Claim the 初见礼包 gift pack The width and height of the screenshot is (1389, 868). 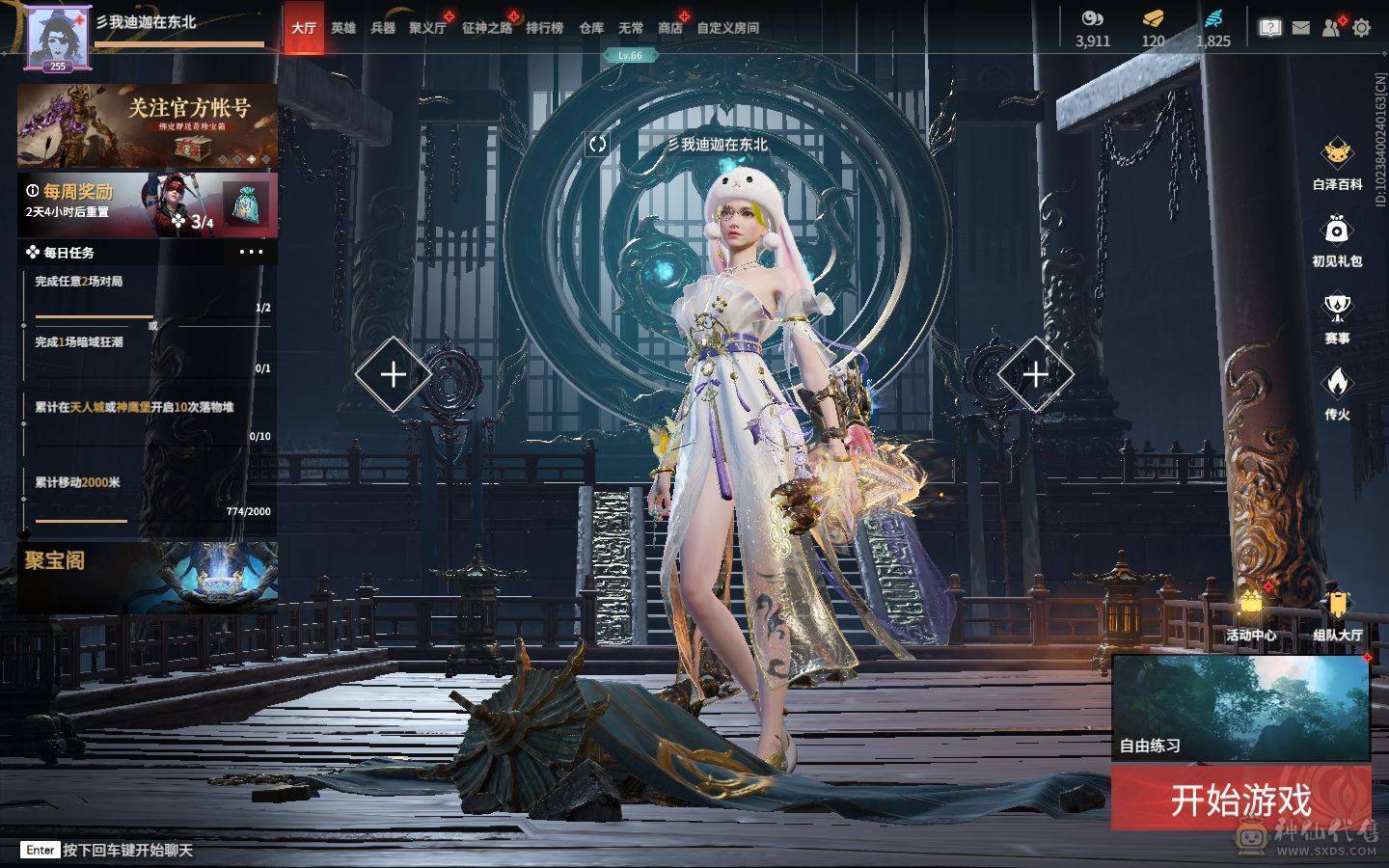(x=1337, y=241)
